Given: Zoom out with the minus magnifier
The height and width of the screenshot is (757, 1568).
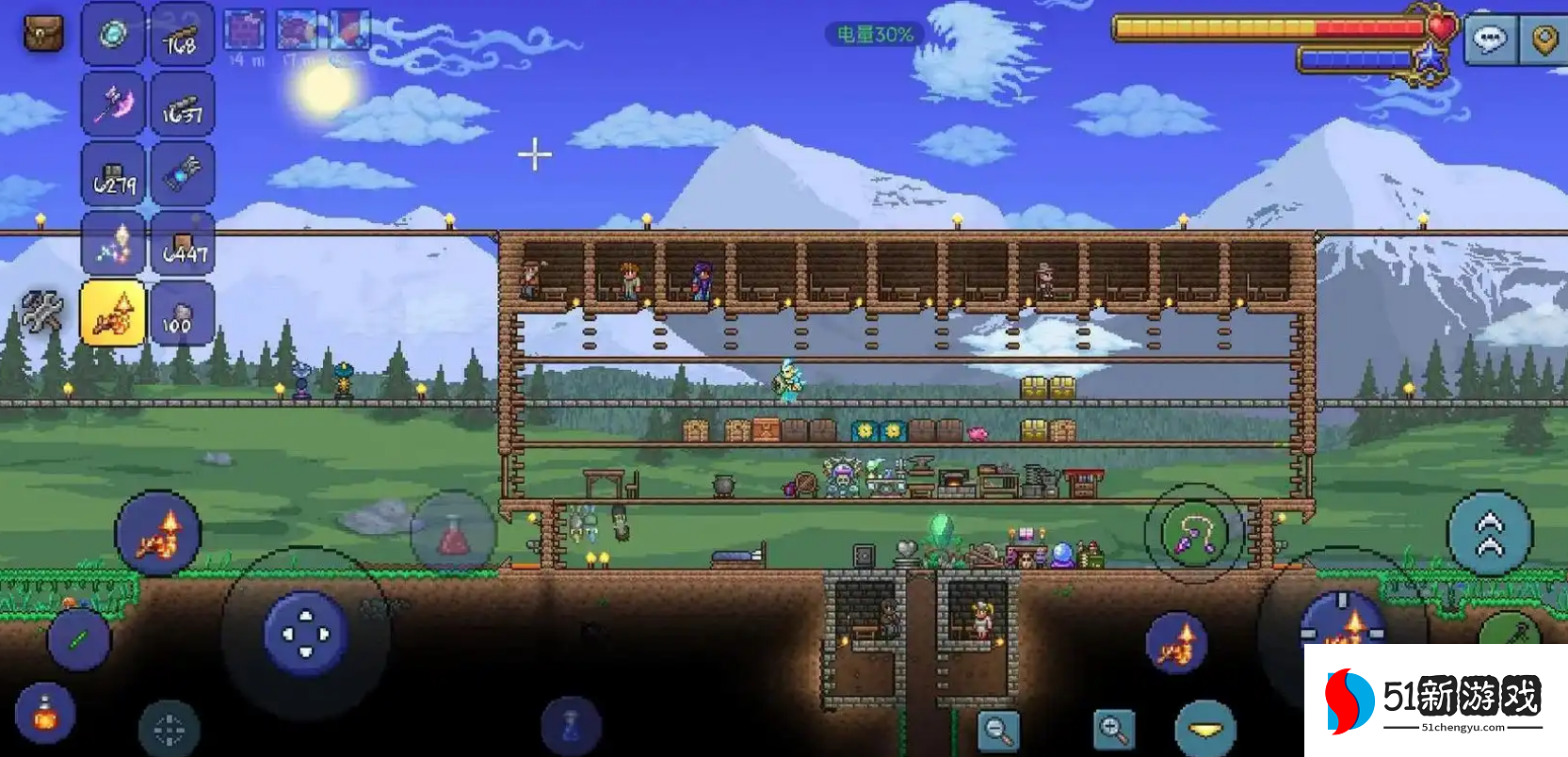Looking at the screenshot, I should 997,730.
